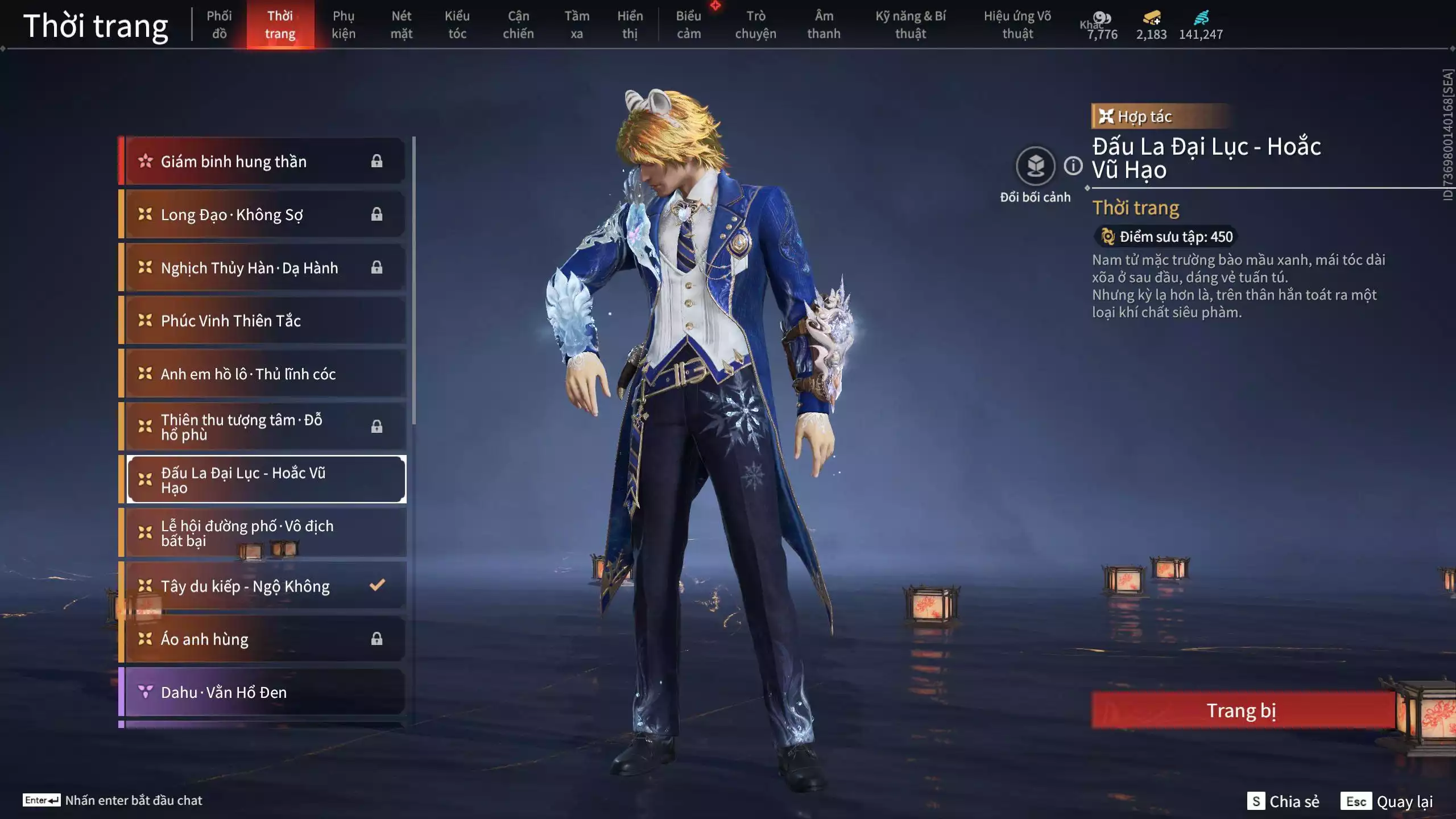Open the Phụ kiện tab
This screenshot has width=1456, height=819.
[x=344, y=24]
